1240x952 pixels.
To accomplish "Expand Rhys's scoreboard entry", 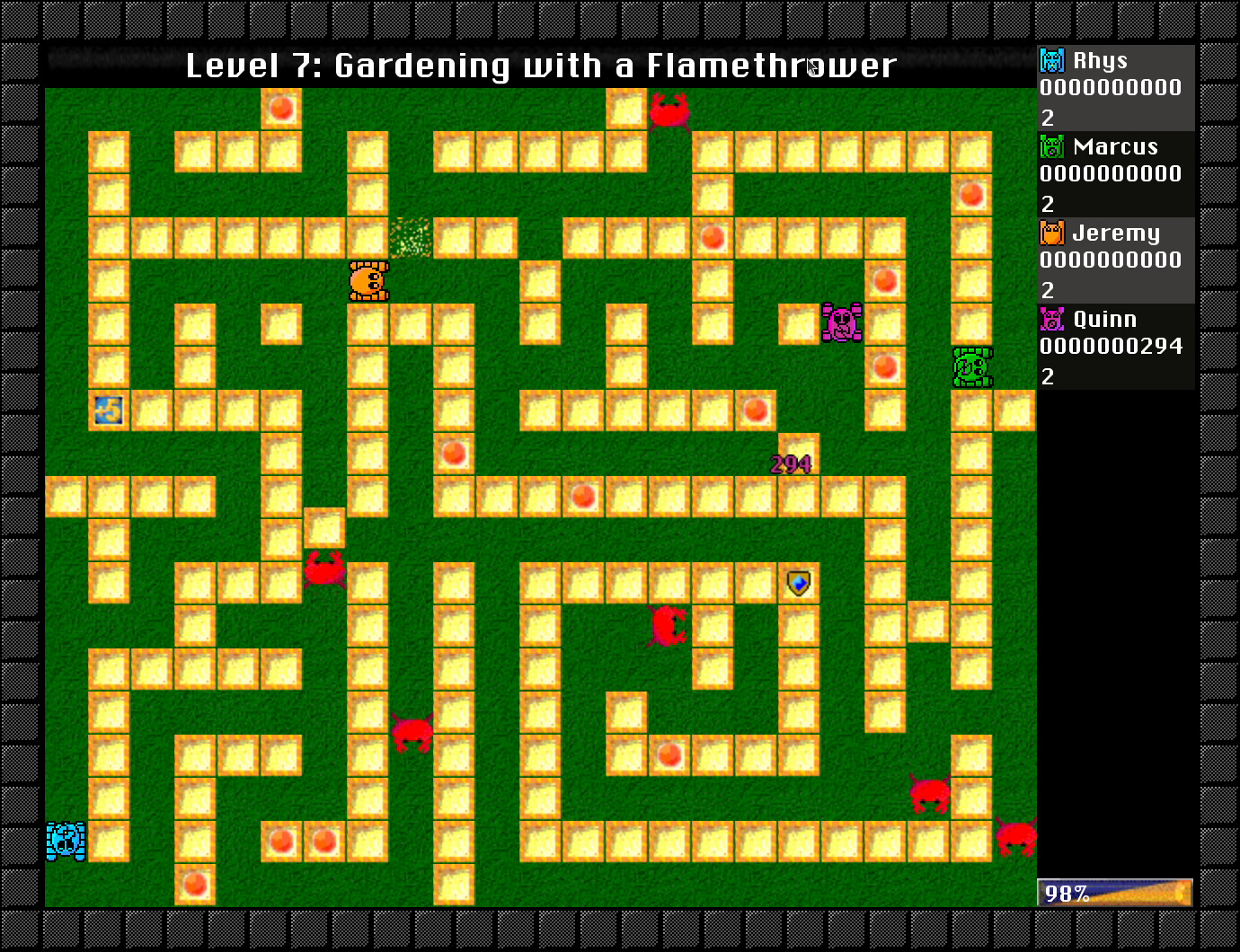I will coord(1114,87).
